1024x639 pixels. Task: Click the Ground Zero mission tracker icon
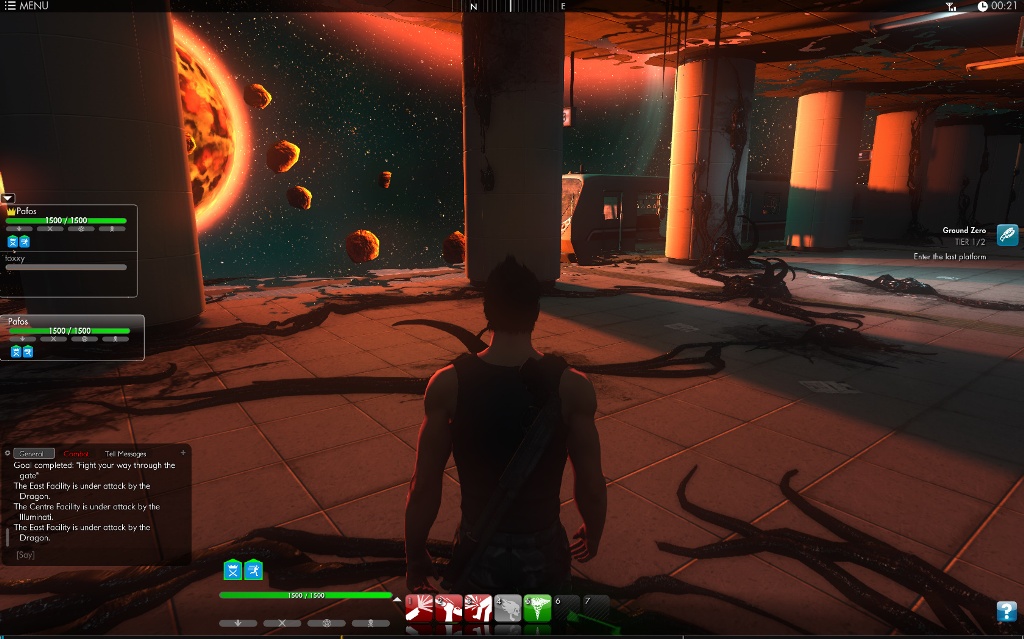(1007, 235)
